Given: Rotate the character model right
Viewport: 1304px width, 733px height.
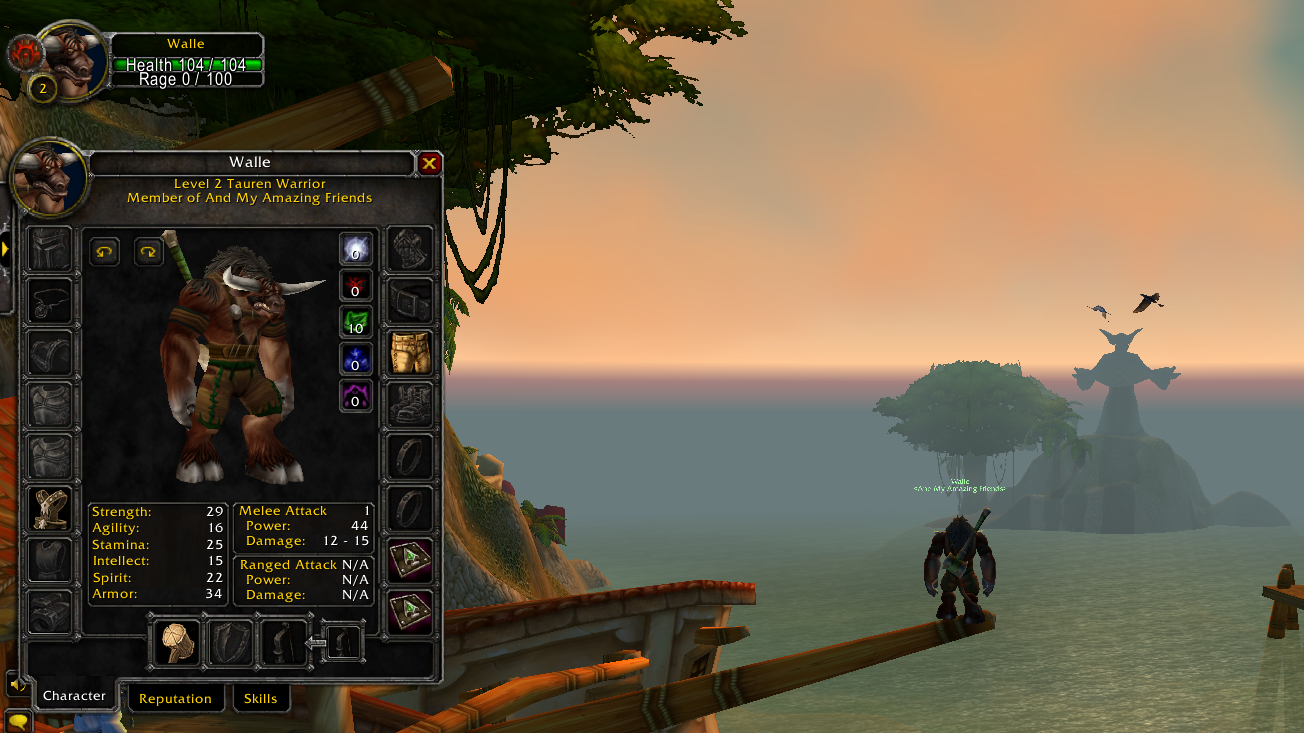Looking at the screenshot, I should 149,251.
